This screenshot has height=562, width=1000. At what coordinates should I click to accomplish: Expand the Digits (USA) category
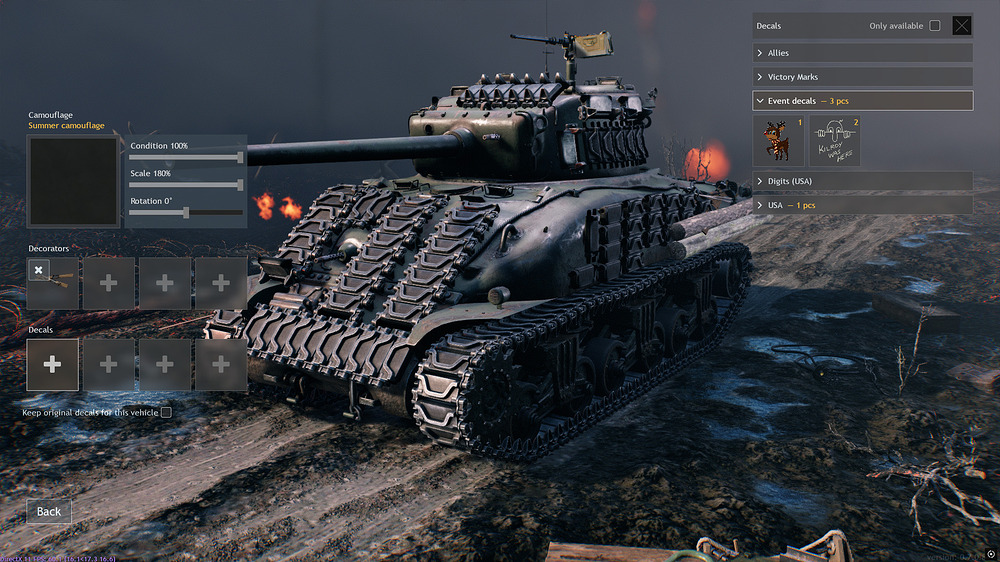[x=861, y=181]
